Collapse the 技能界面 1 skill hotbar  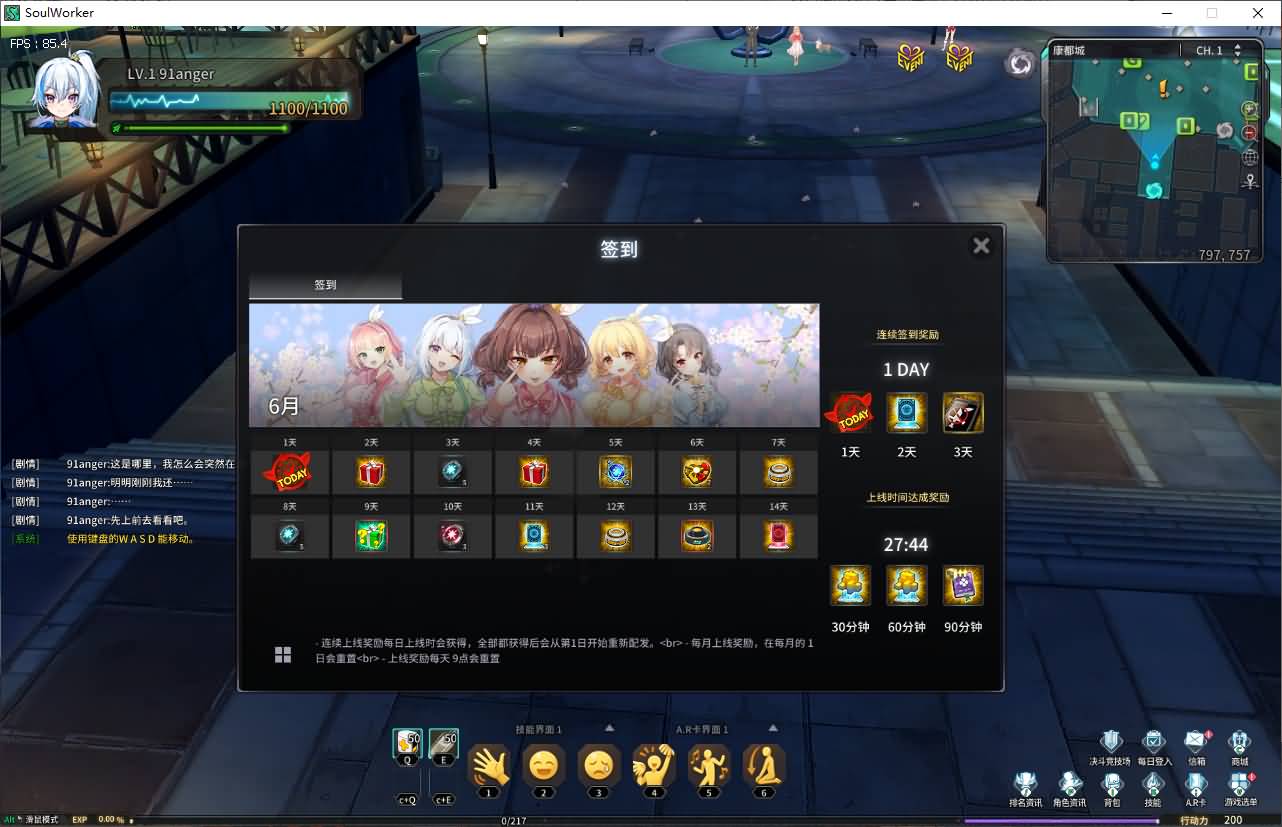pos(610,729)
